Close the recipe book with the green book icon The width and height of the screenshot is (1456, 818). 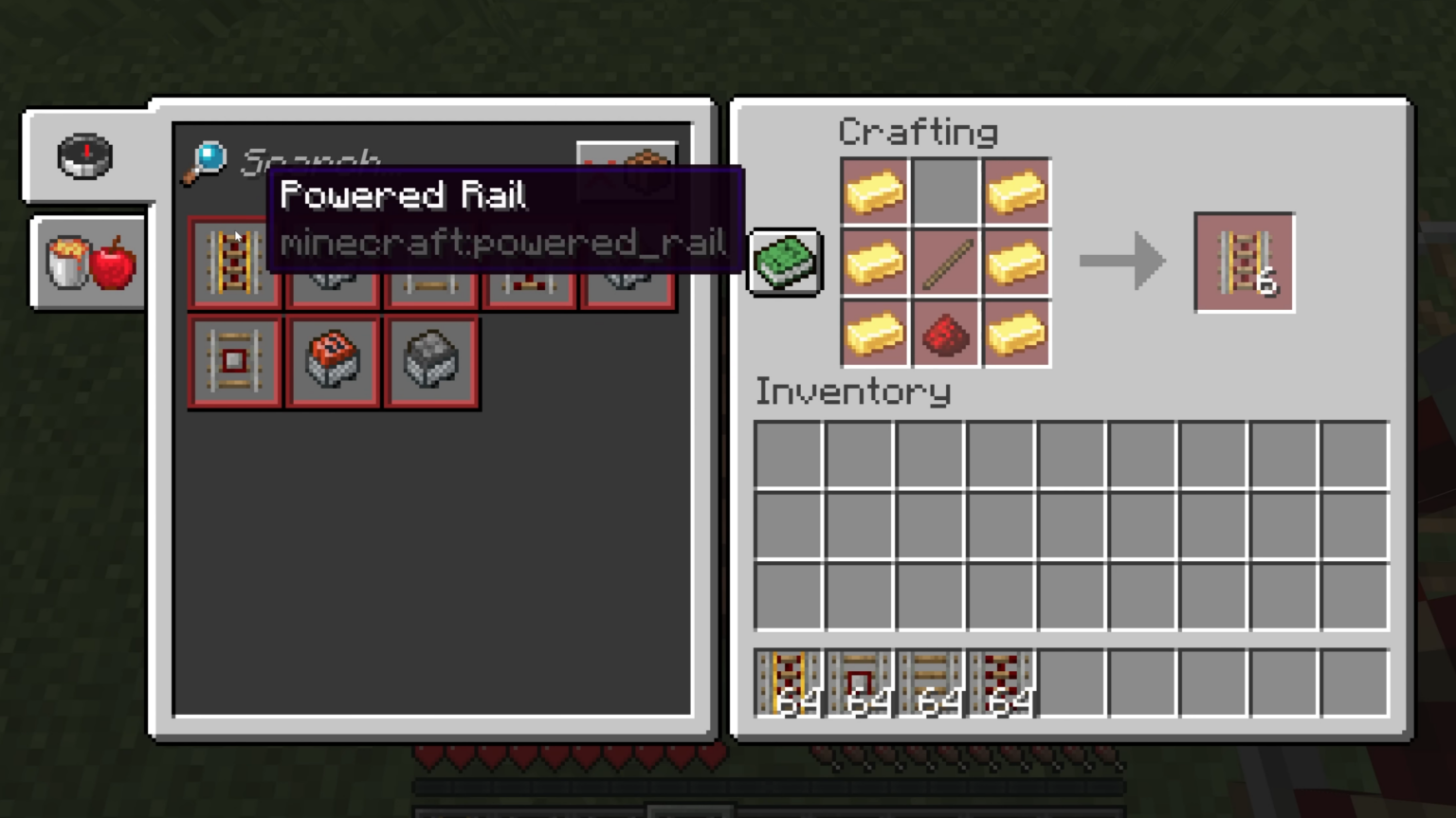tap(785, 263)
